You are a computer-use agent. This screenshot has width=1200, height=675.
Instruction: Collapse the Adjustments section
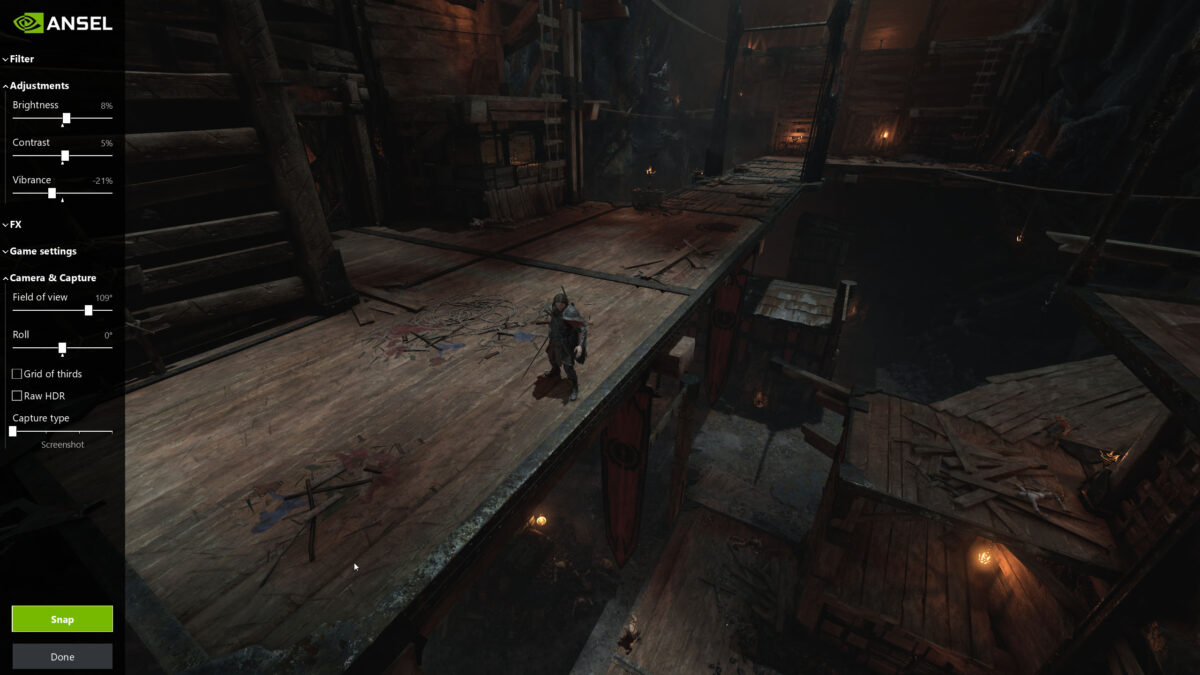38,86
